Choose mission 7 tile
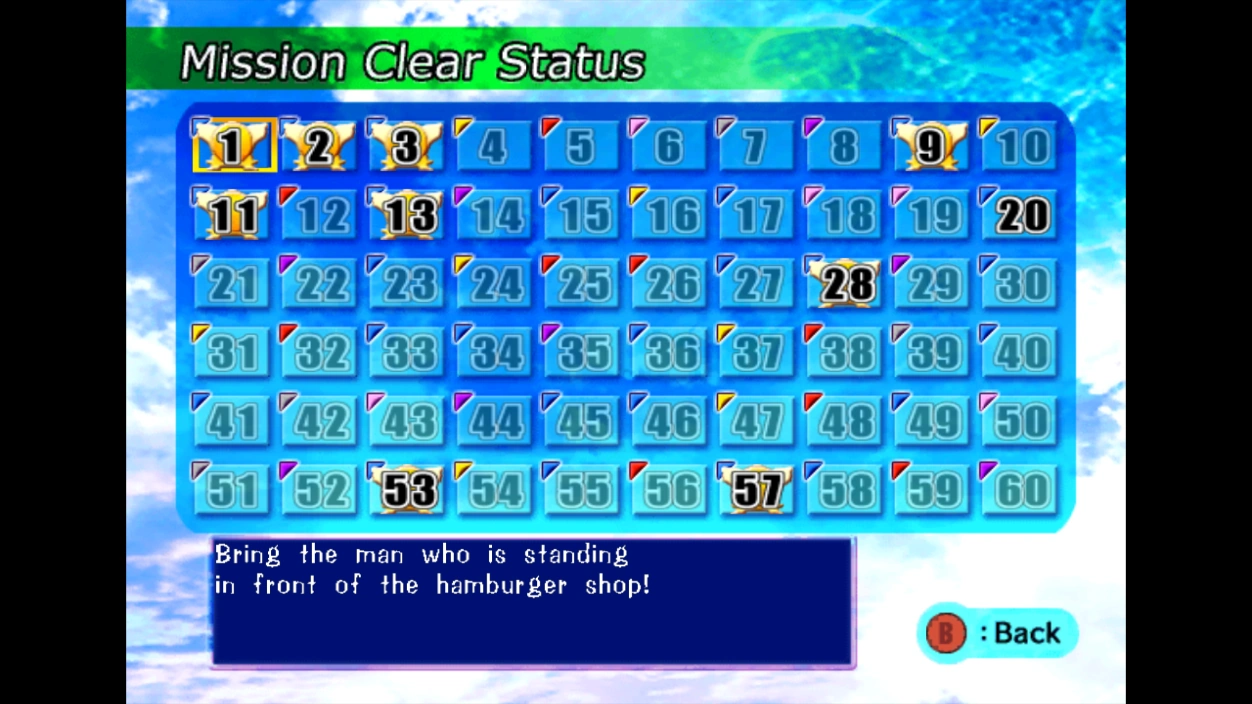1252x704 pixels. 757,147
